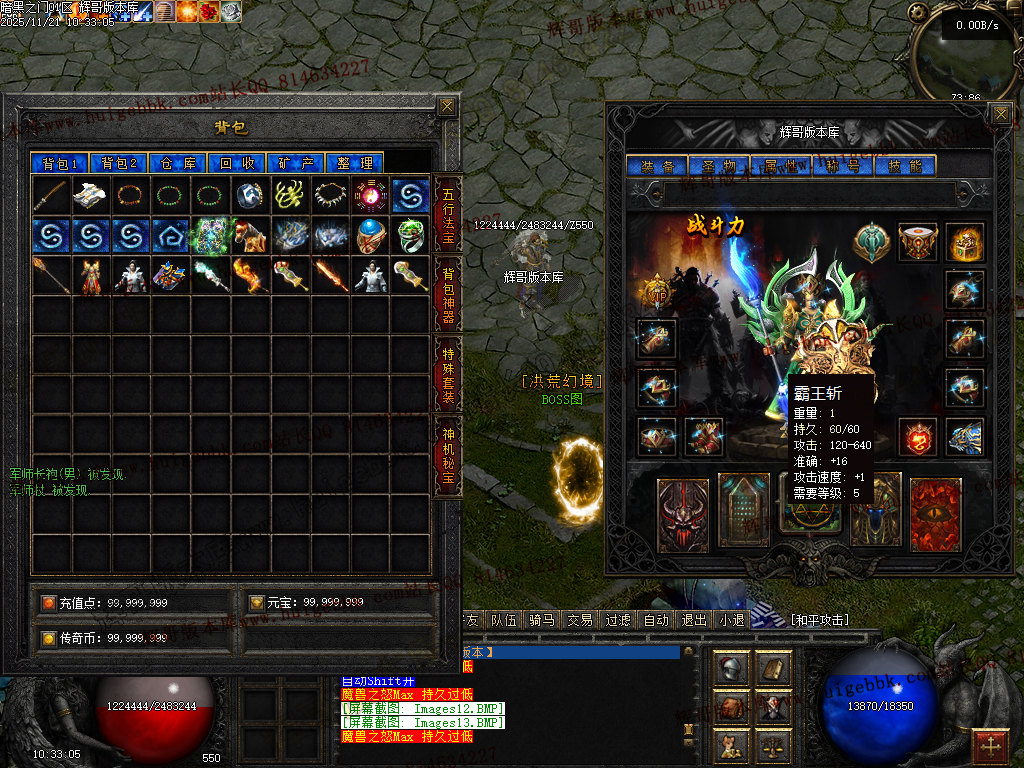Image resolution: width=1024 pixels, height=768 pixels.
Task: Open the 技能 skills tab
Action: [x=905, y=166]
